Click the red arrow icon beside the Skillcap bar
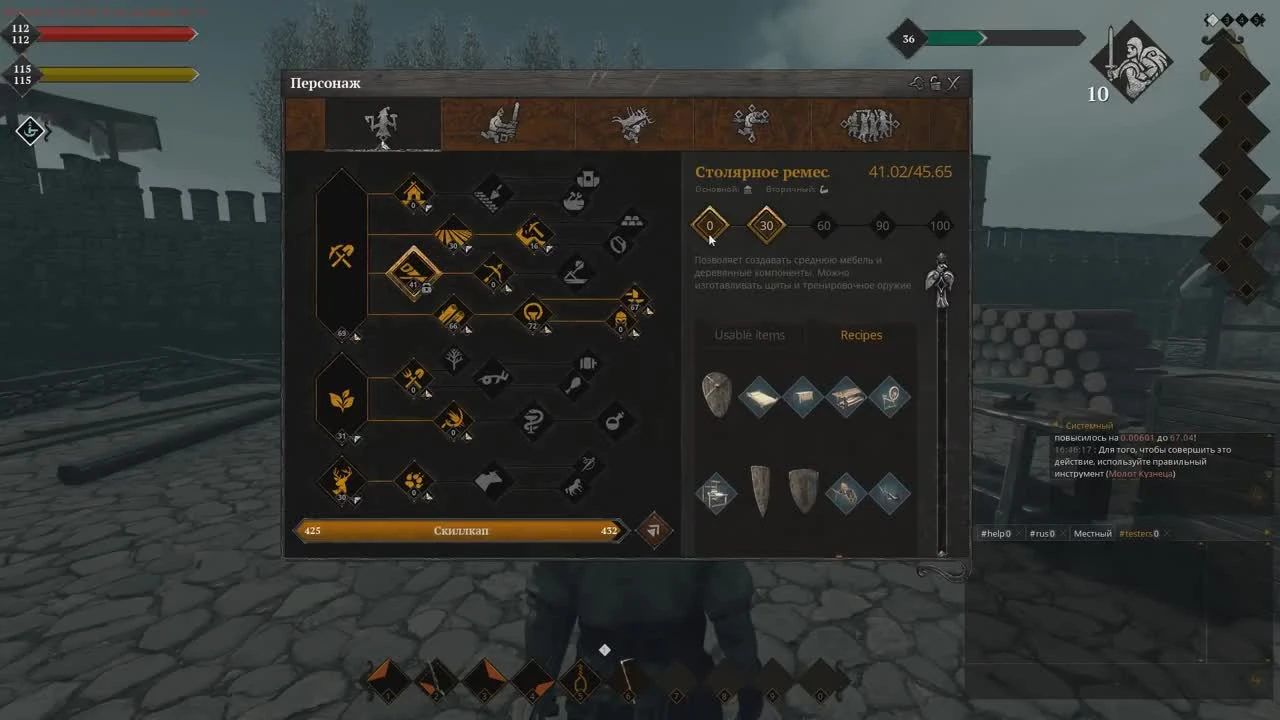Viewport: 1280px width, 720px height. (x=654, y=531)
